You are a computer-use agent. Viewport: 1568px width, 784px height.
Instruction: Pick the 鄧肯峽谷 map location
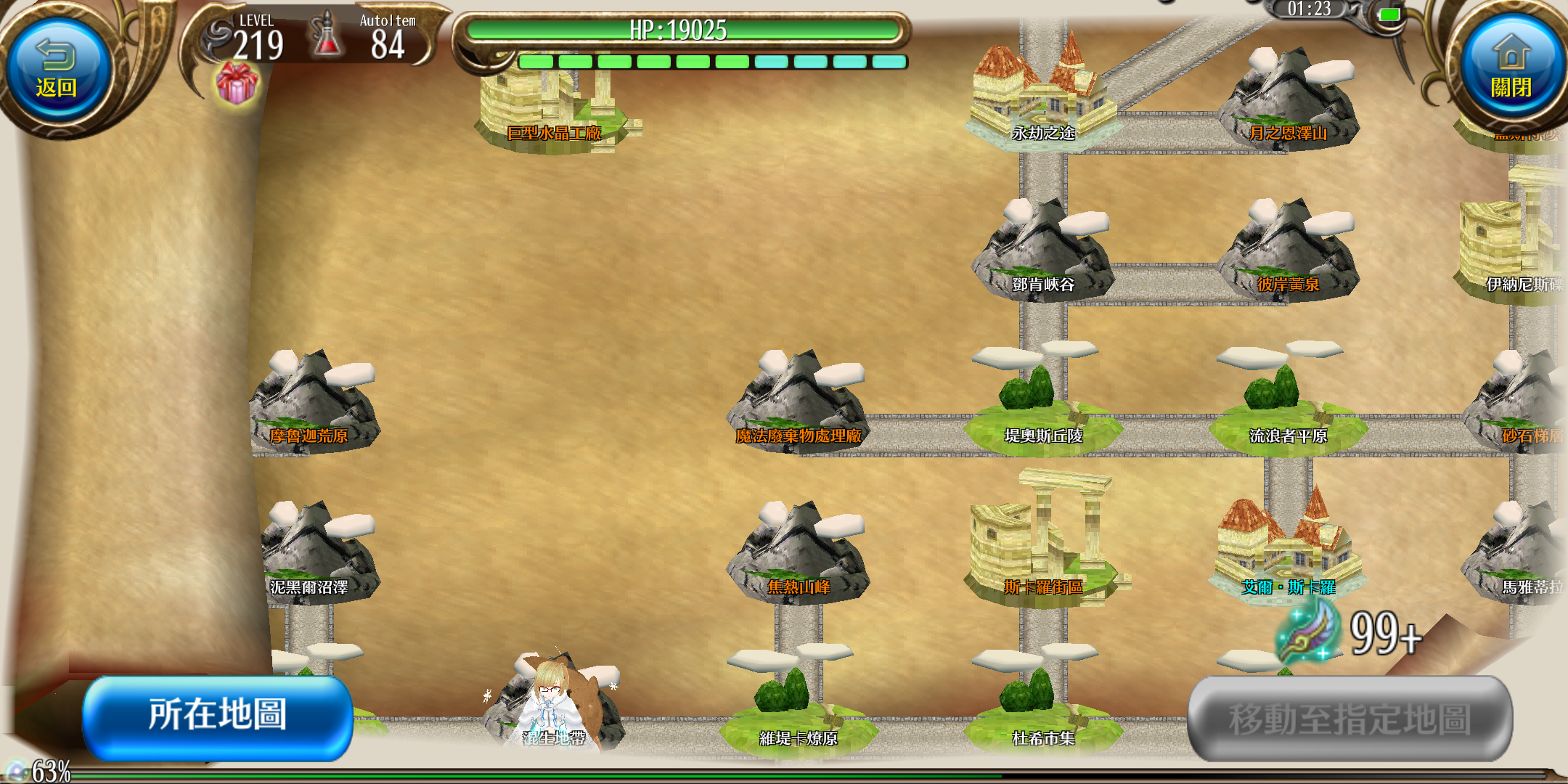point(1042,254)
